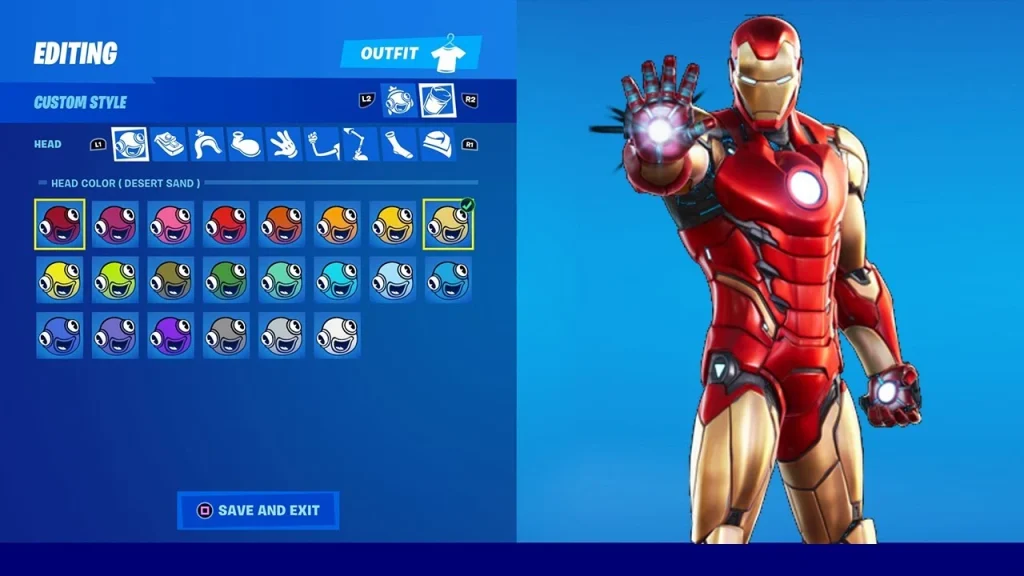This screenshot has width=1024, height=576.
Task: Apply the cyan head color
Action: coord(337,279)
